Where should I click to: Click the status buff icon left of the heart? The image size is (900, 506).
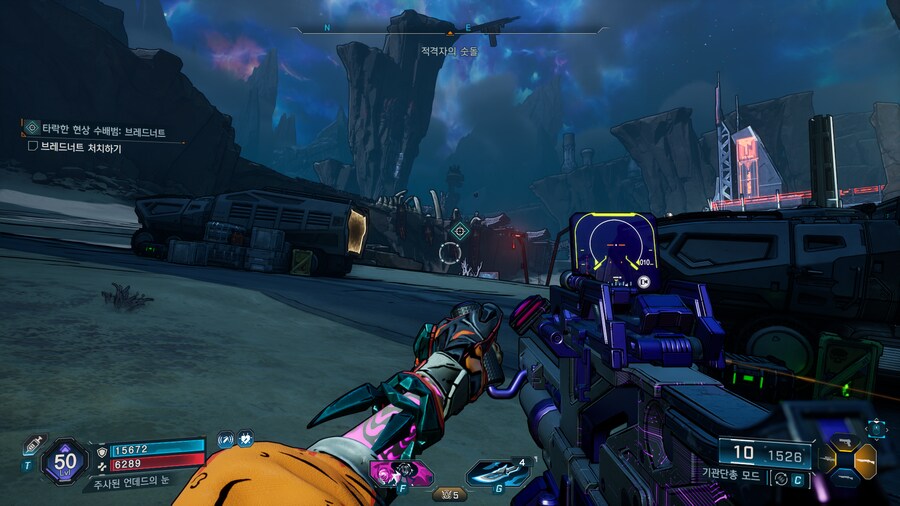pos(226,439)
